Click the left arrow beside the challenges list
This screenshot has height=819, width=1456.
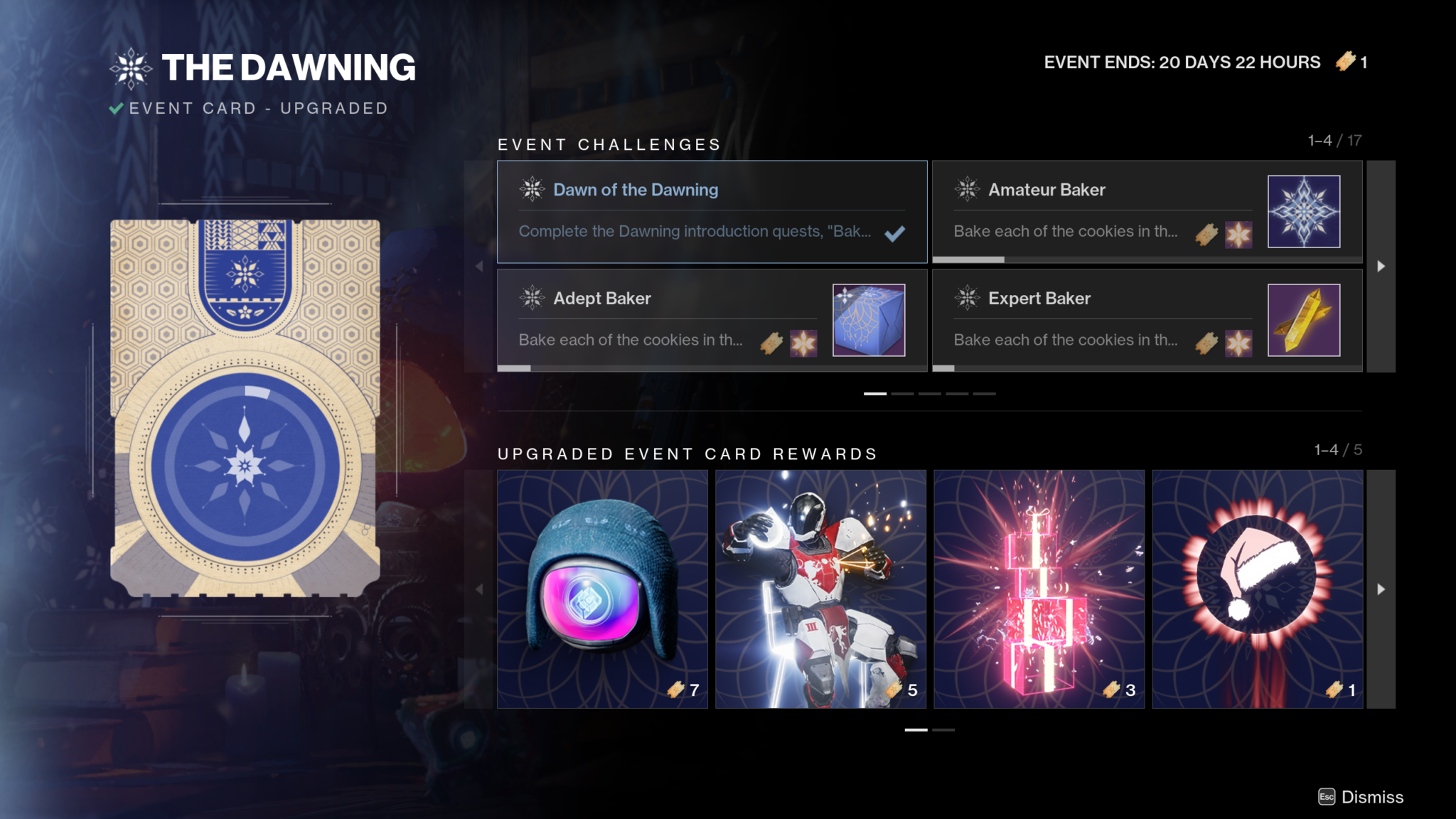(x=479, y=267)
